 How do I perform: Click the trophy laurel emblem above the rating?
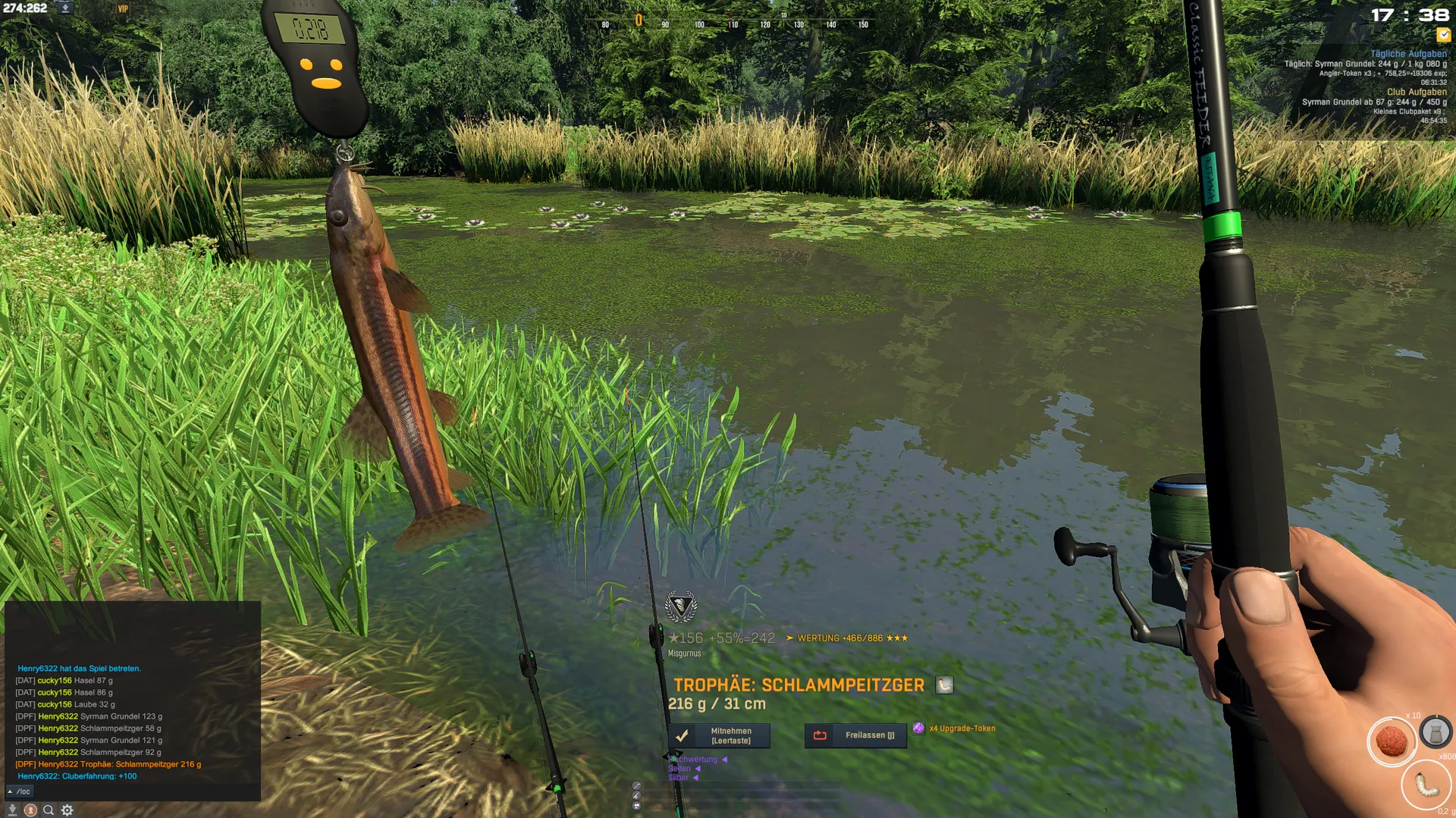tap(680, 606)
